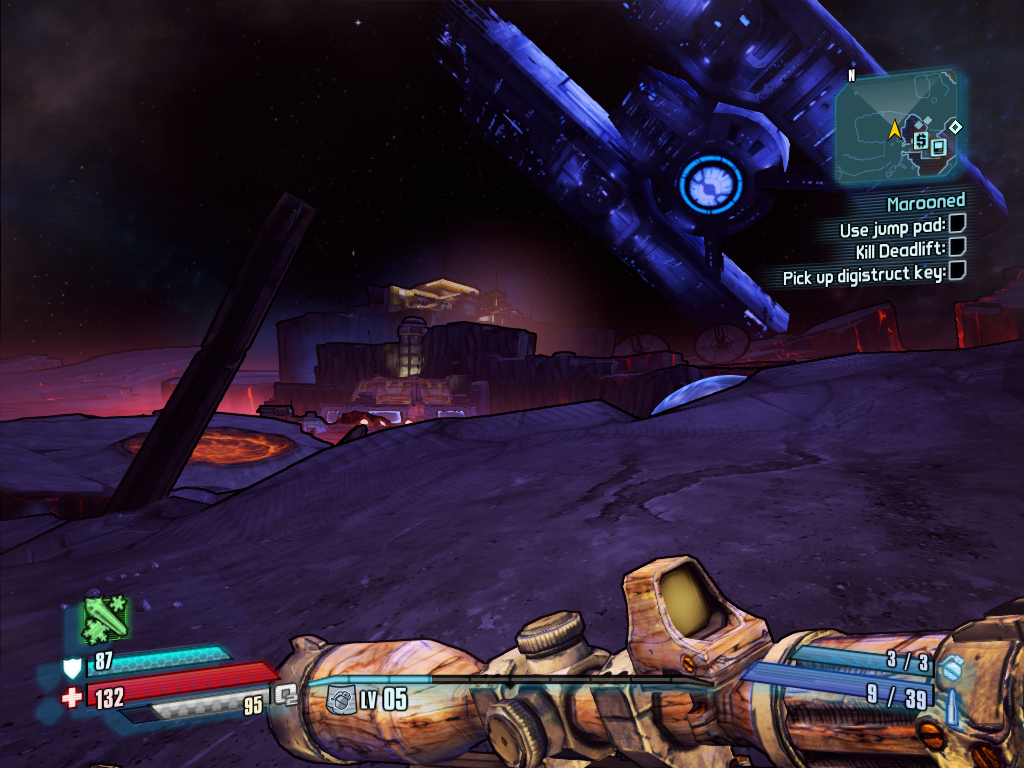Click the shield icon beside 87
The image size is (1024, 768).
(x=73, y=667)
